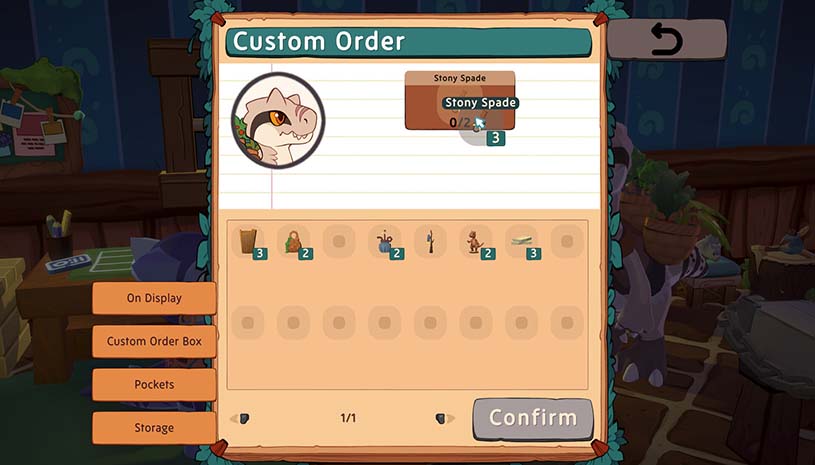Choose the blue flower pot item
The width and height of the screenshot is (815, 465).
[x=384, y=241]
